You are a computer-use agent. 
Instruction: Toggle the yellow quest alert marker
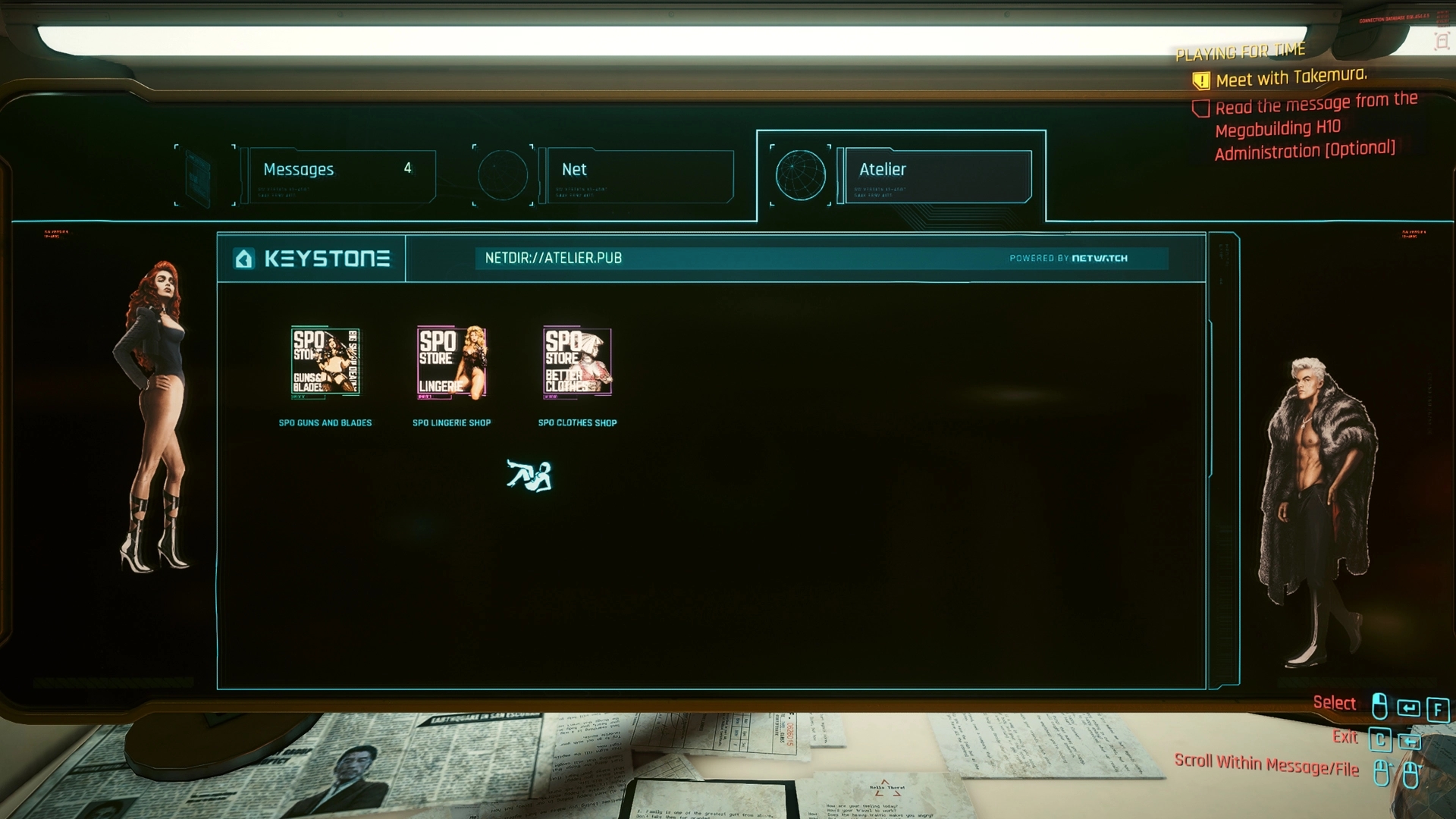coord(1202,78)
